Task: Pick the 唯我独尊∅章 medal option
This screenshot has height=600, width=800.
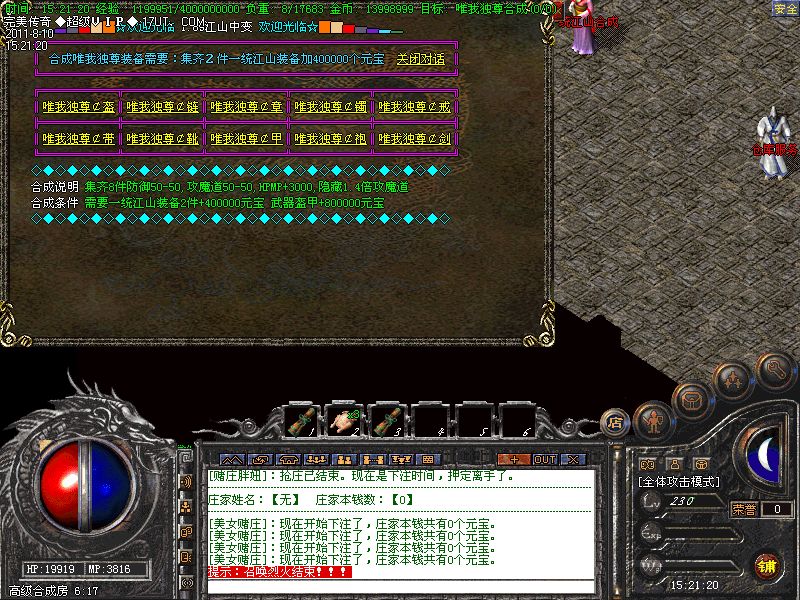Action: tap(247, 107)
